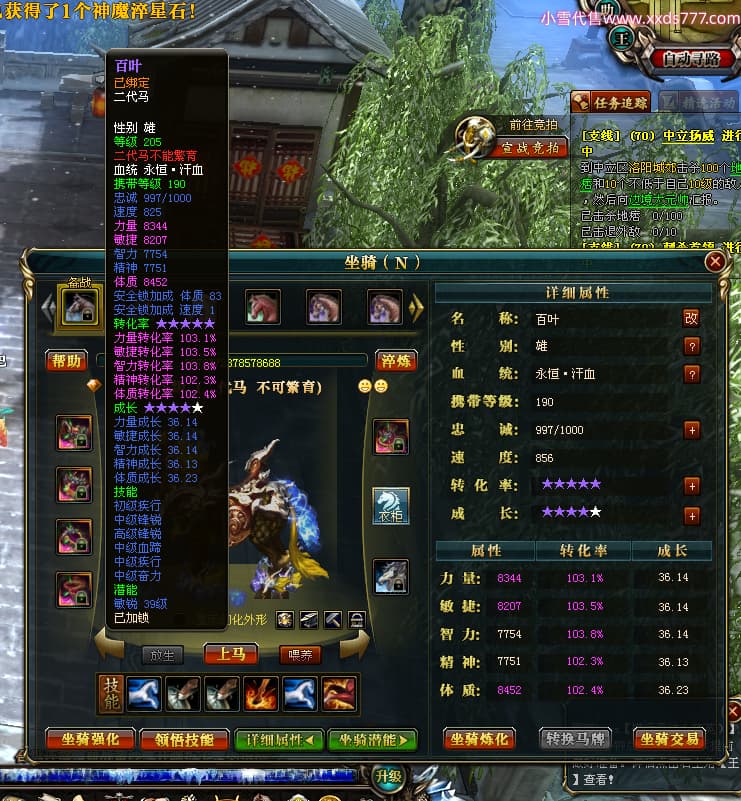Viewport: 741px width, 801px height.
Task: Click the plus button next to 忠诚 loyalty
Action: coord(691,429)
